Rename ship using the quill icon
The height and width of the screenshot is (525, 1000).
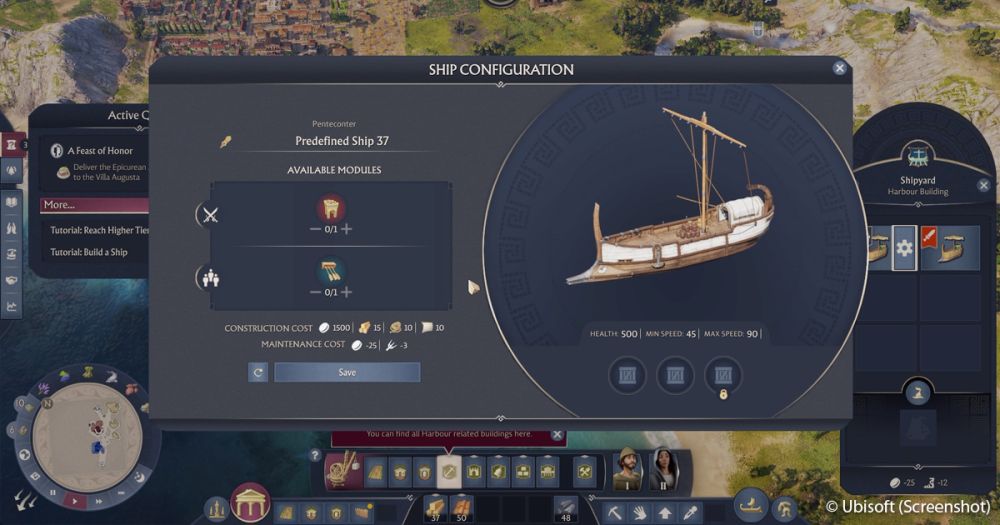(x=226, y=141)
